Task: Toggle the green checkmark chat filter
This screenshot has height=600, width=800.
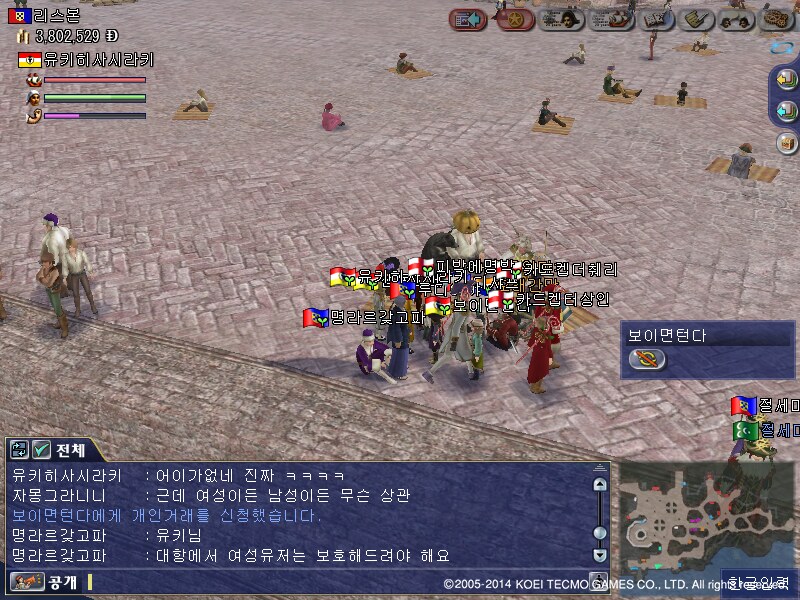Action: 42,450
